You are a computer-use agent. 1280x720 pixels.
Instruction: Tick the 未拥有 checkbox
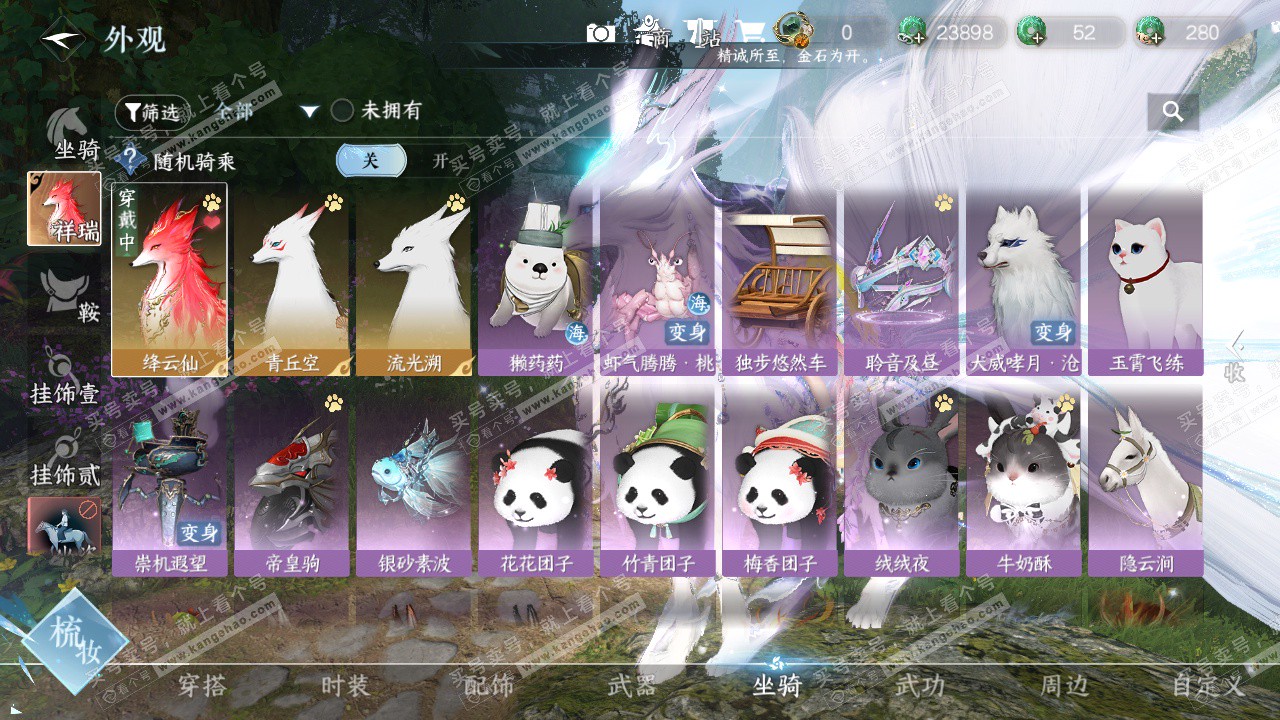342,111
